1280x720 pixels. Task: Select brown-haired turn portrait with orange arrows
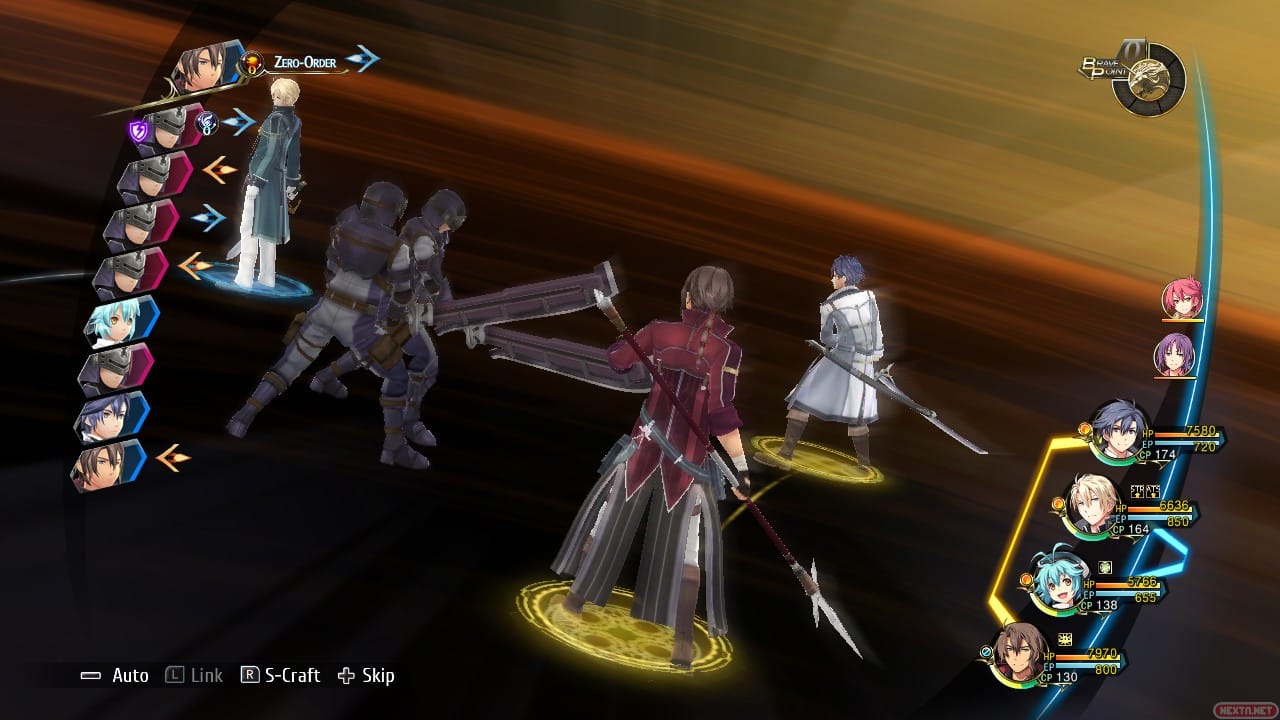coord(106,464)
